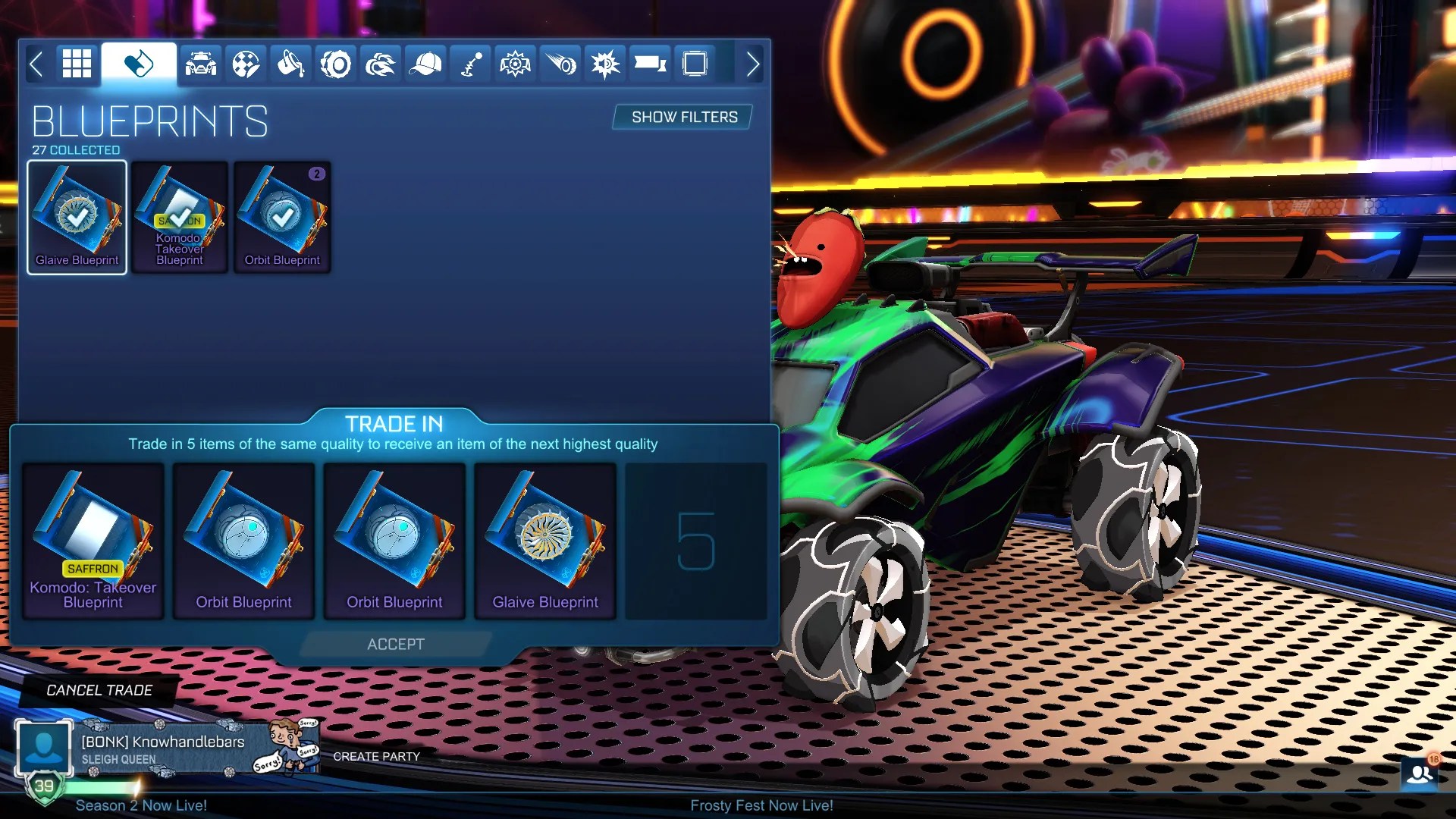Open the Decals category icon
The image size is (1456, 819).
point(244,64)
